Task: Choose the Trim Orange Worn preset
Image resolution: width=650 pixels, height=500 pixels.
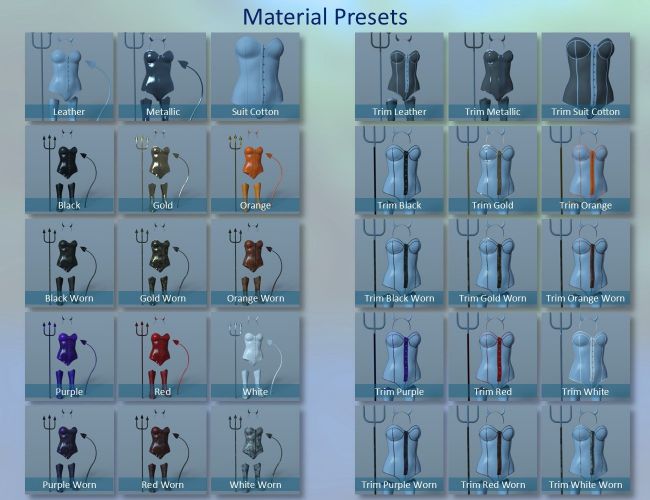Action: click(x=585, y=263)
